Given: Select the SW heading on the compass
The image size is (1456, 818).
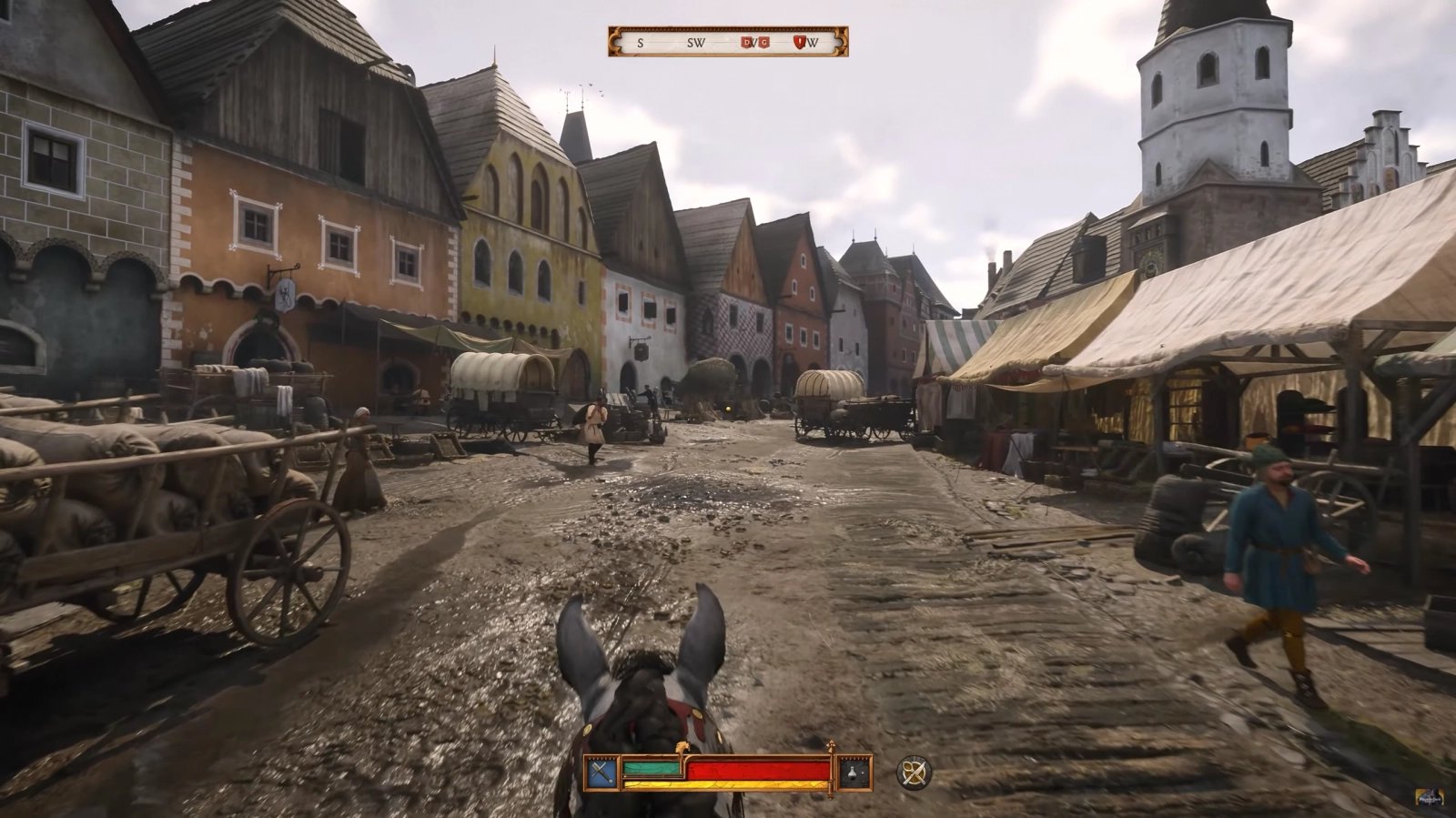Looking at the screenshot, I should pos(695,42).
